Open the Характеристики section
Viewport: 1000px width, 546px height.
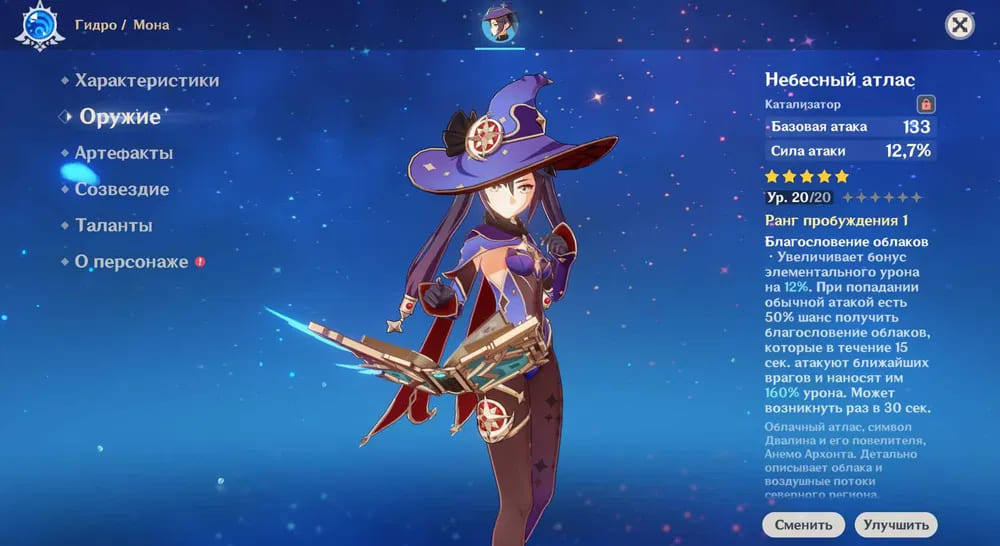tap(146, 81)
